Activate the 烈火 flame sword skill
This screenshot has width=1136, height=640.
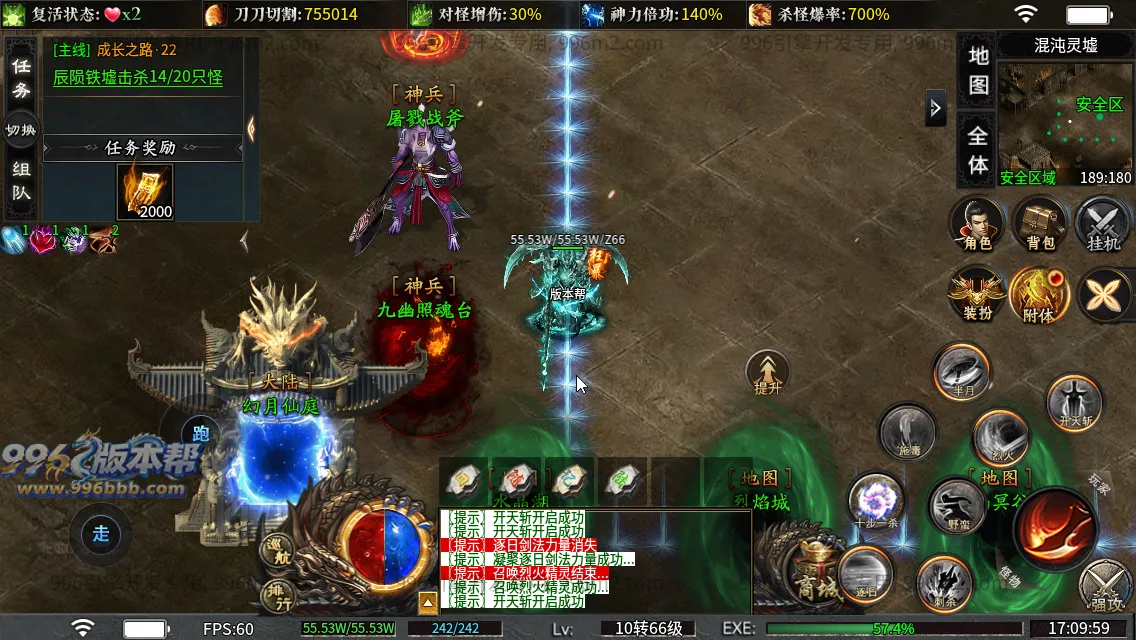pyautogui.click(x=1000, y=437)
